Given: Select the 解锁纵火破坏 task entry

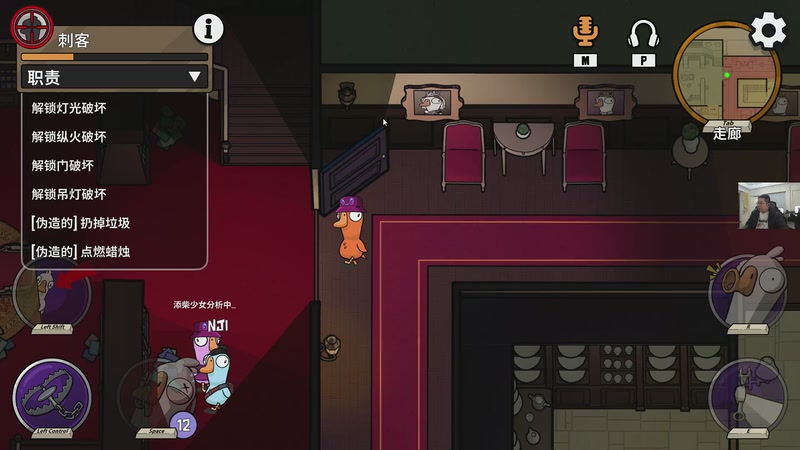Looking at the screenshot, I should (69, 137).
